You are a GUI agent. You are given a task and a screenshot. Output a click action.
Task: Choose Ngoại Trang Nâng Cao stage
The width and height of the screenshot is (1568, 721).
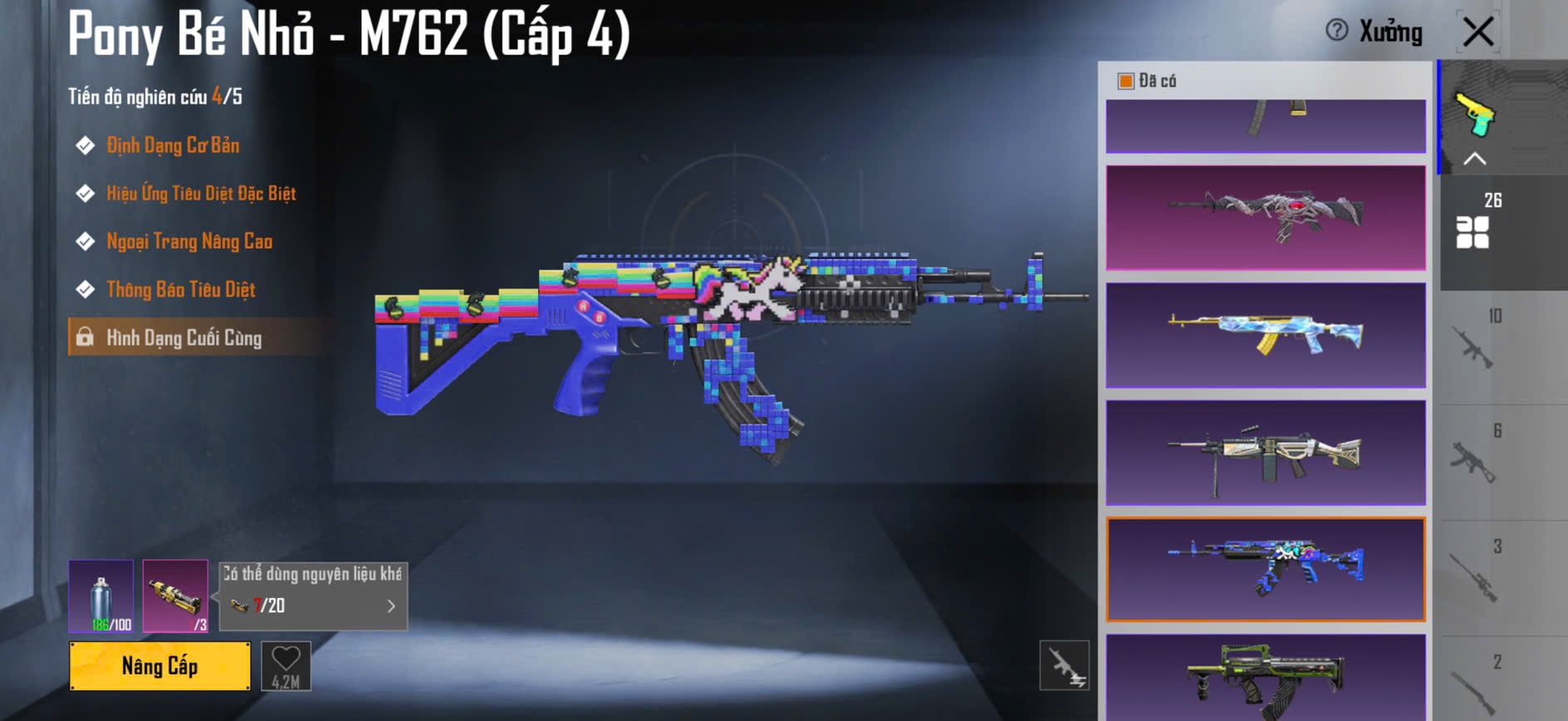[189, 242]
